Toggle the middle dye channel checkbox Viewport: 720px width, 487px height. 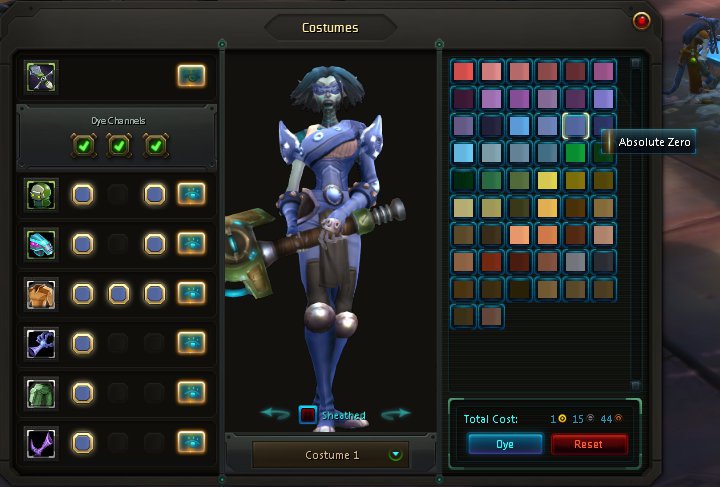point(118,146)
